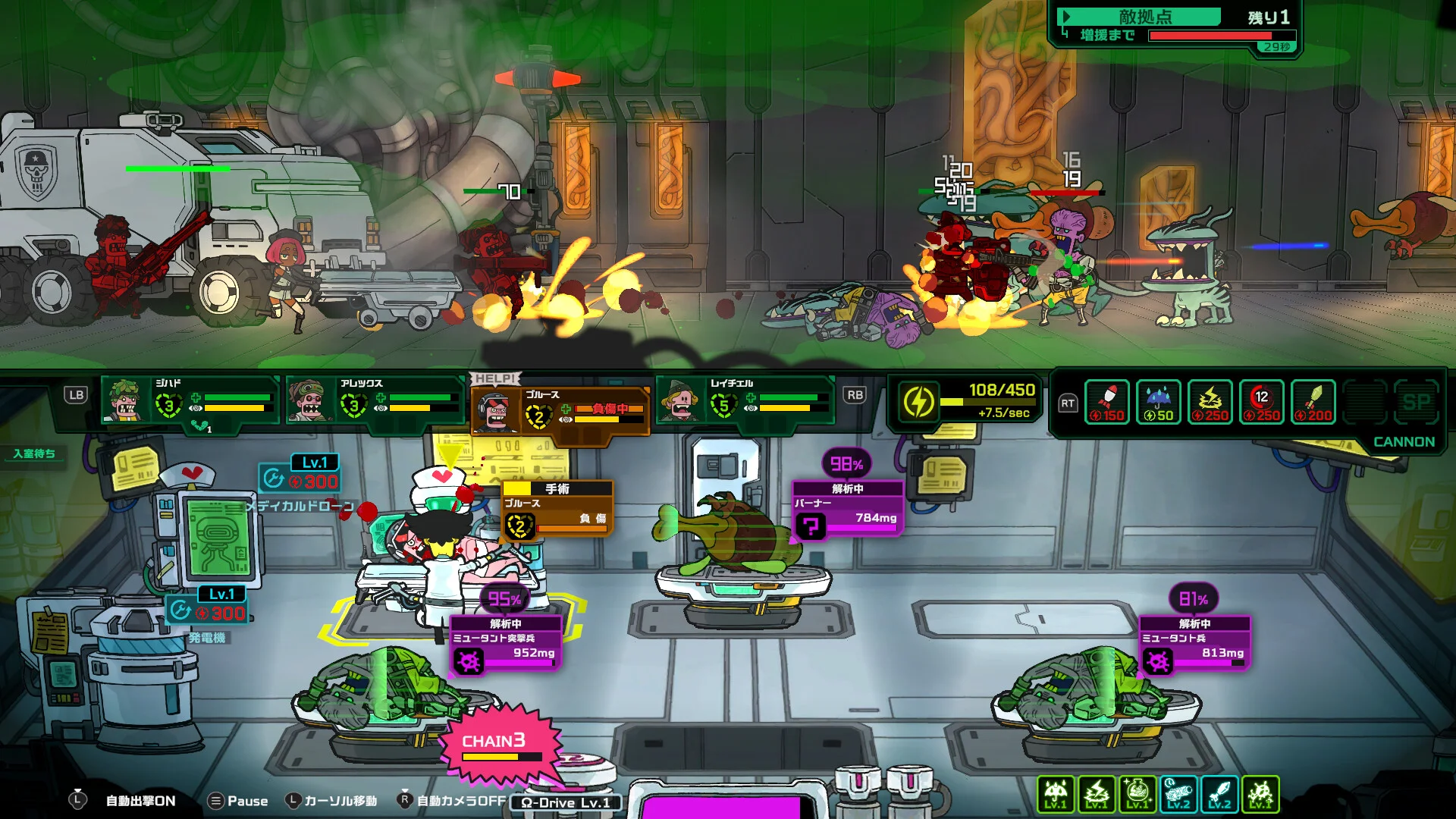Screen dimensions: 1456x819
Task: Choose the アレックス squad member card
Action: click(x=375, y=400)
